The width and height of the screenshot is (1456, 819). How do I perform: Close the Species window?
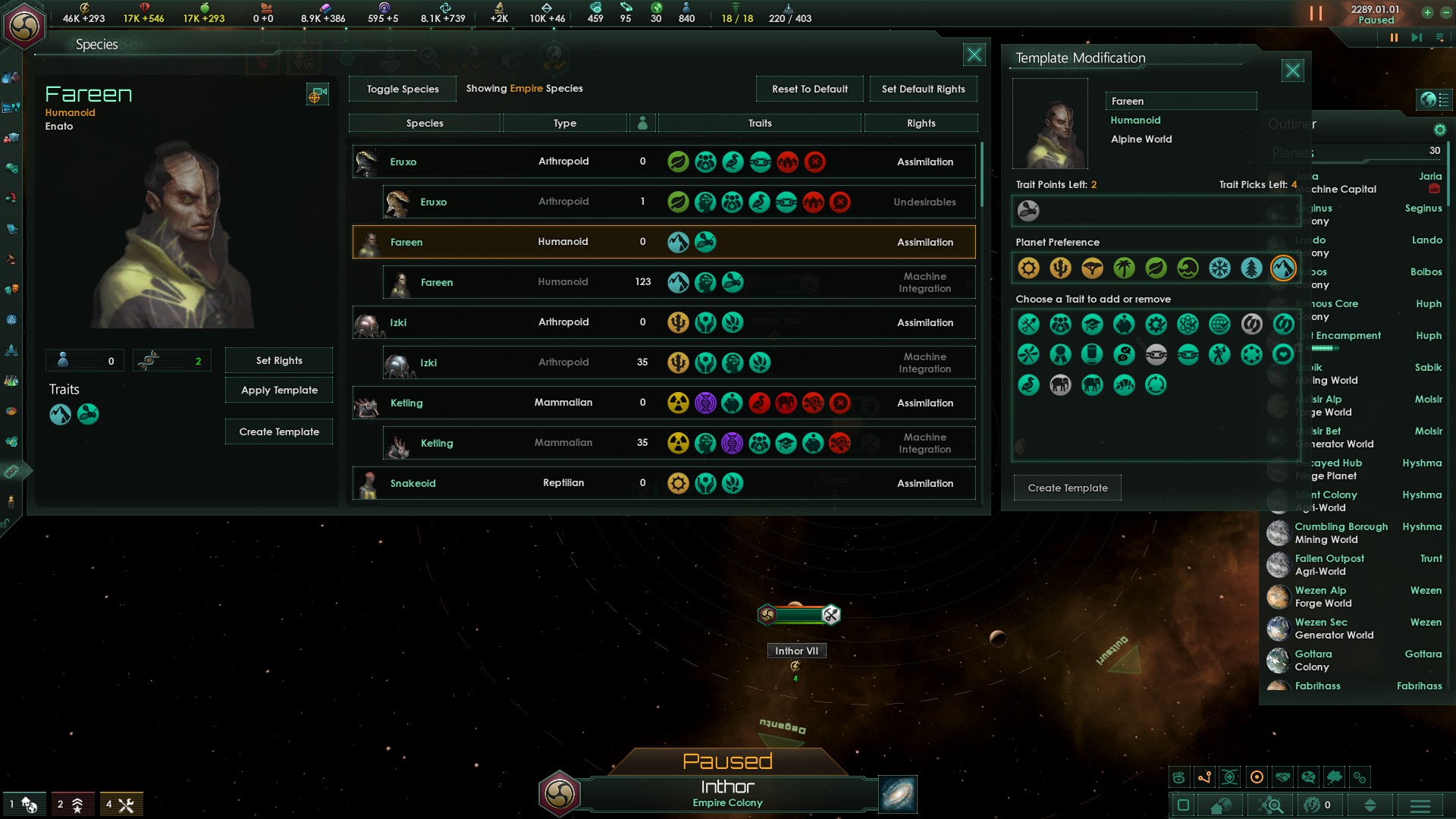[974, 55]
